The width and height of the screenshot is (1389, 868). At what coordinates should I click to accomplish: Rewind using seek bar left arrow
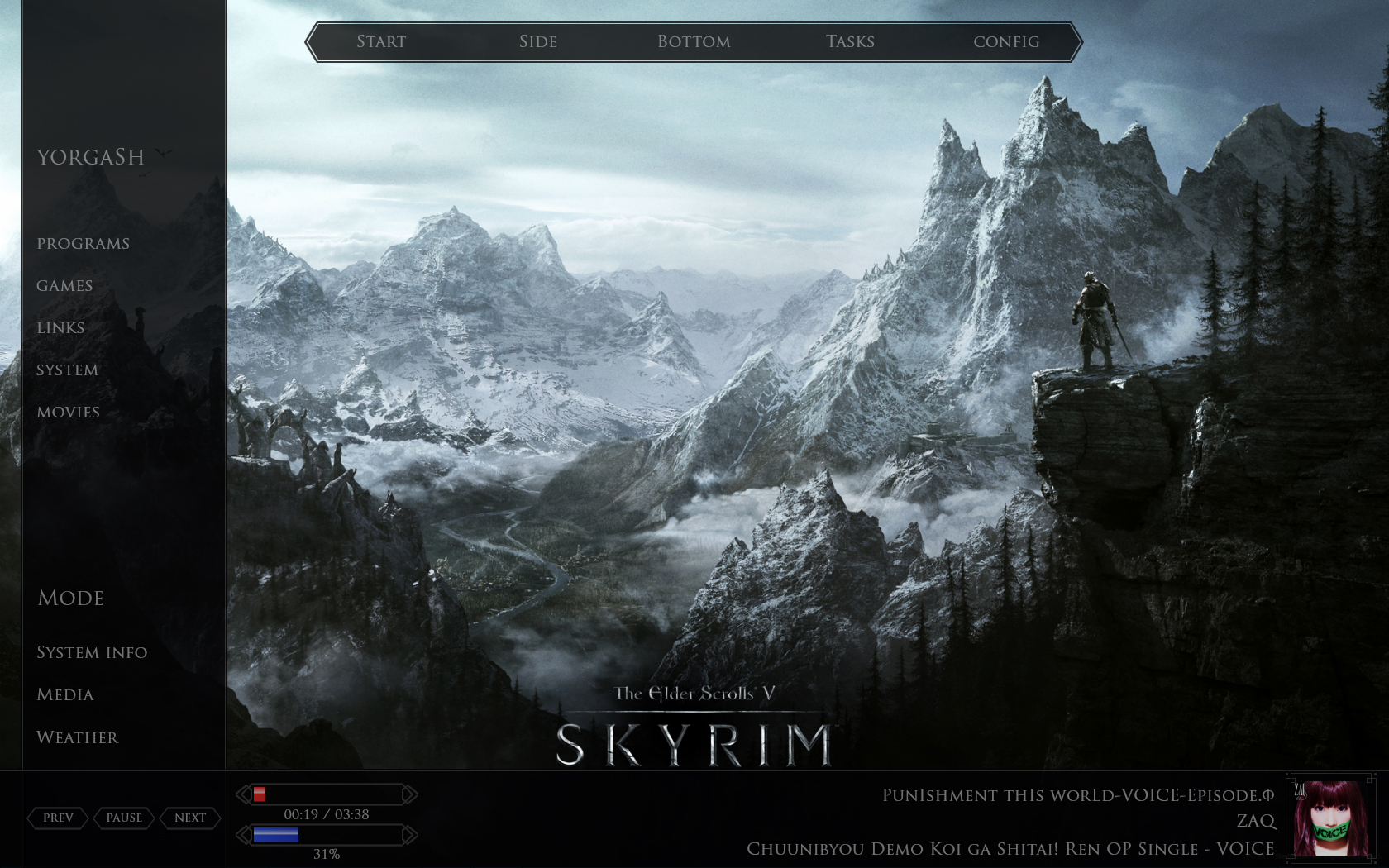pyautogui.click(x=244, y=794)
